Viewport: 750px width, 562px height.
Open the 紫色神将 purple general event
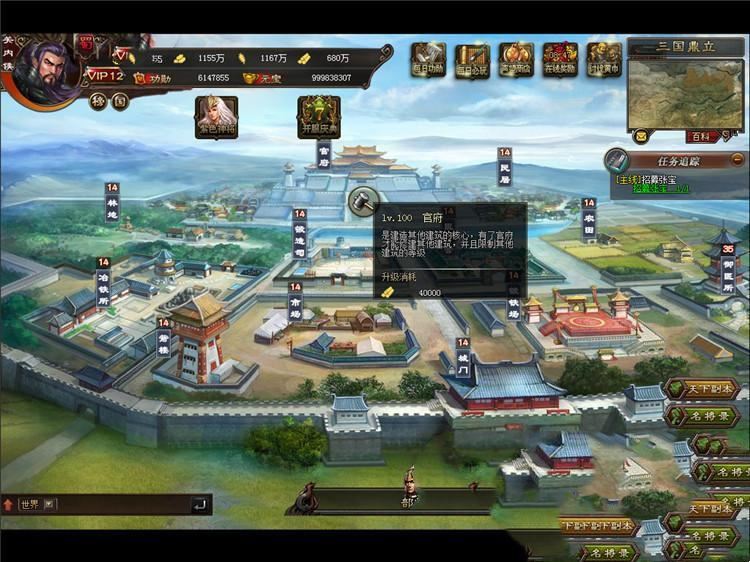pyautogui.click(x=216, y=116)
